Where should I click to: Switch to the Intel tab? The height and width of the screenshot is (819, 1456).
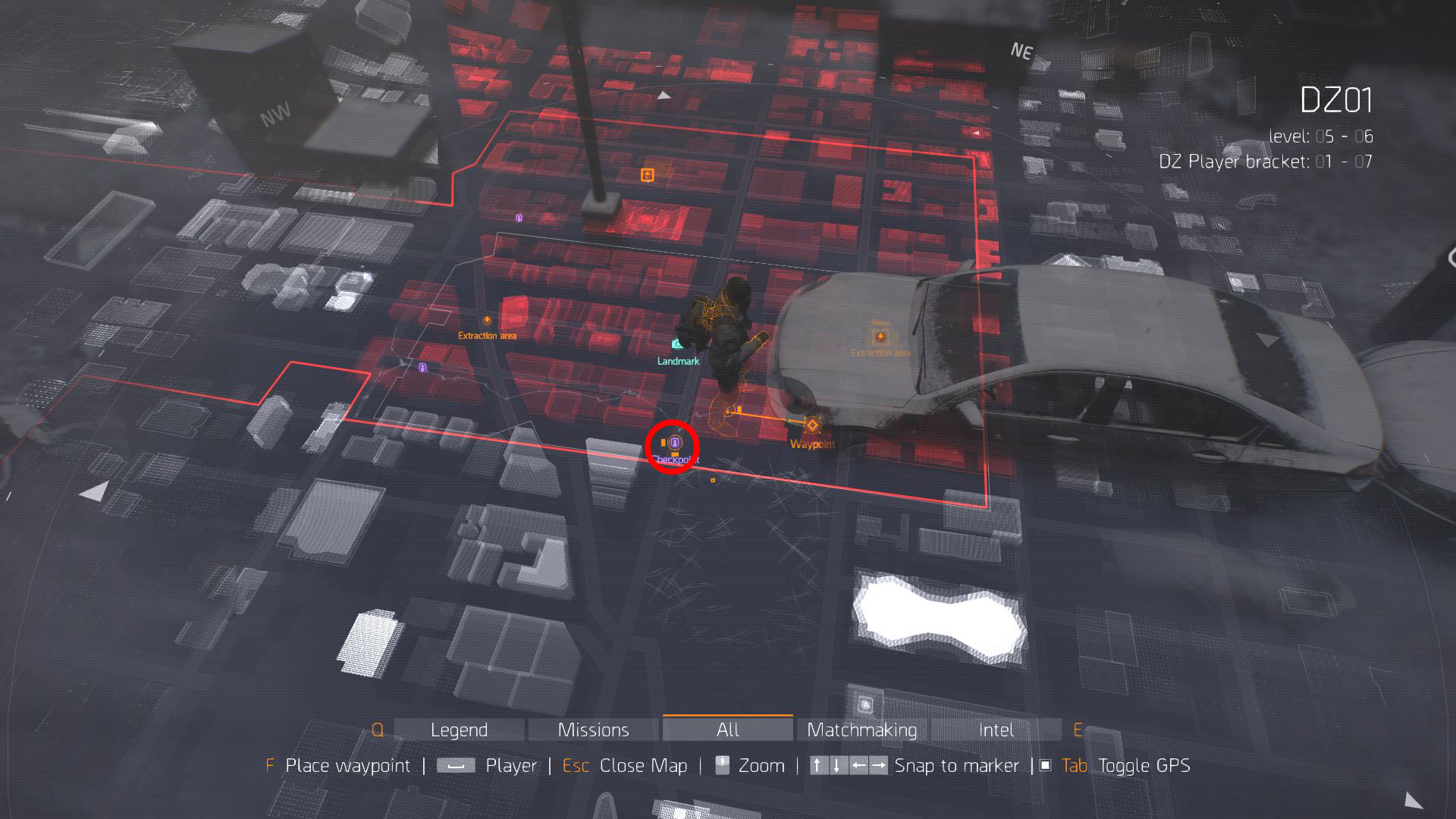pyautogui.click(x=996, y=730)
